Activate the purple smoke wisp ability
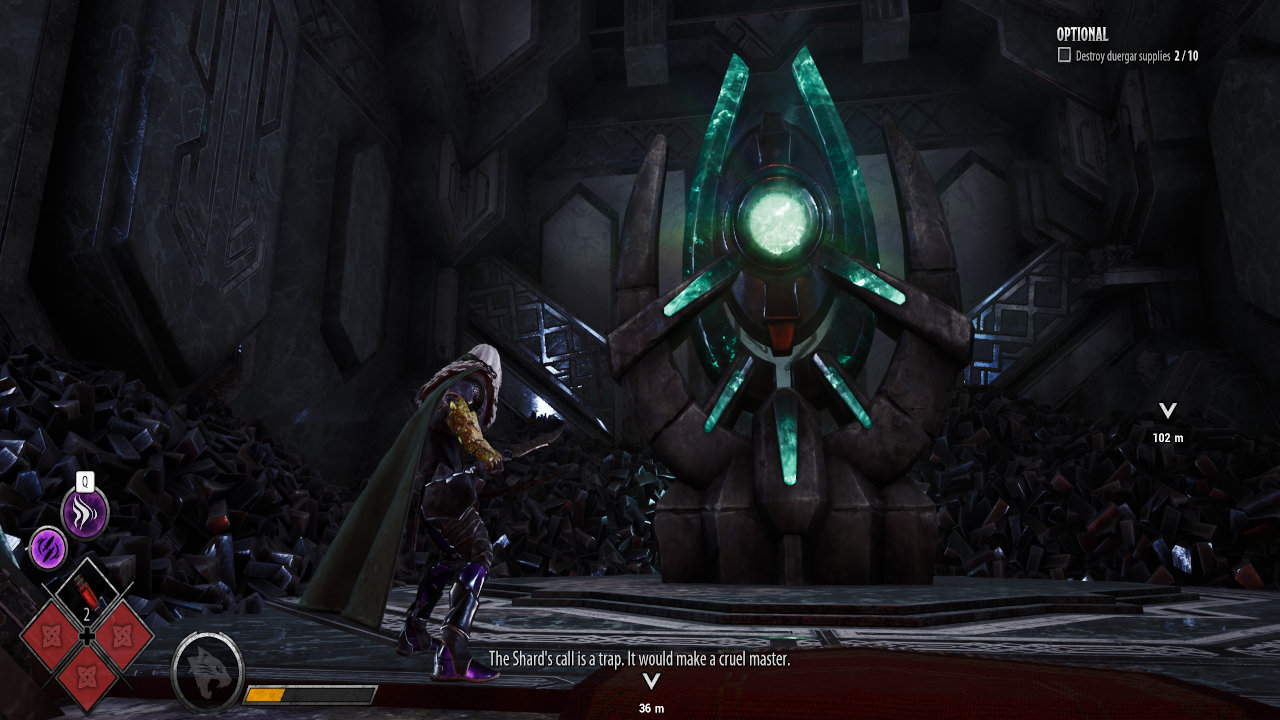The image size is (1280, 720). (85, 513)
